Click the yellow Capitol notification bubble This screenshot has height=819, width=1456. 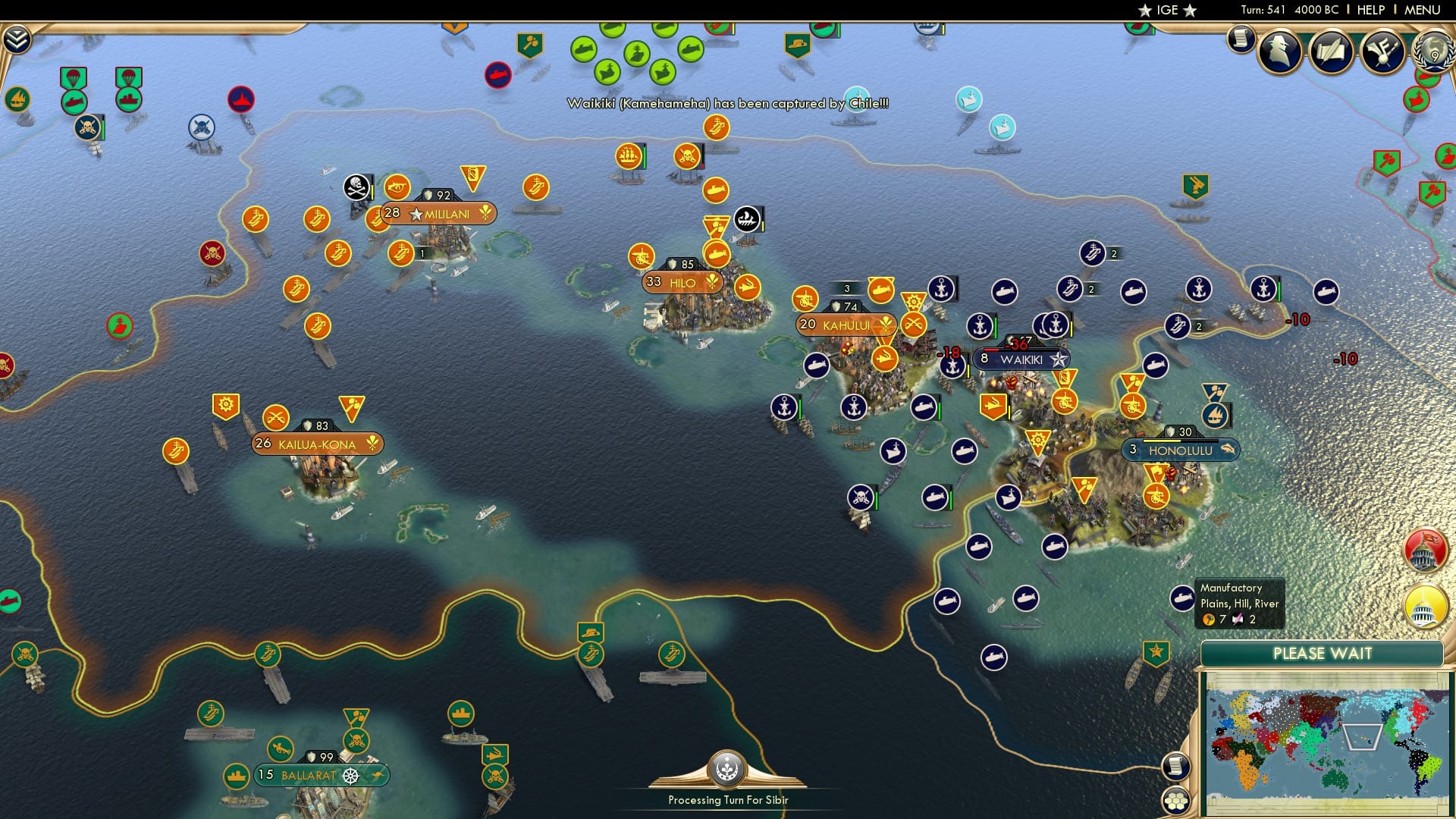(1424, 607)
